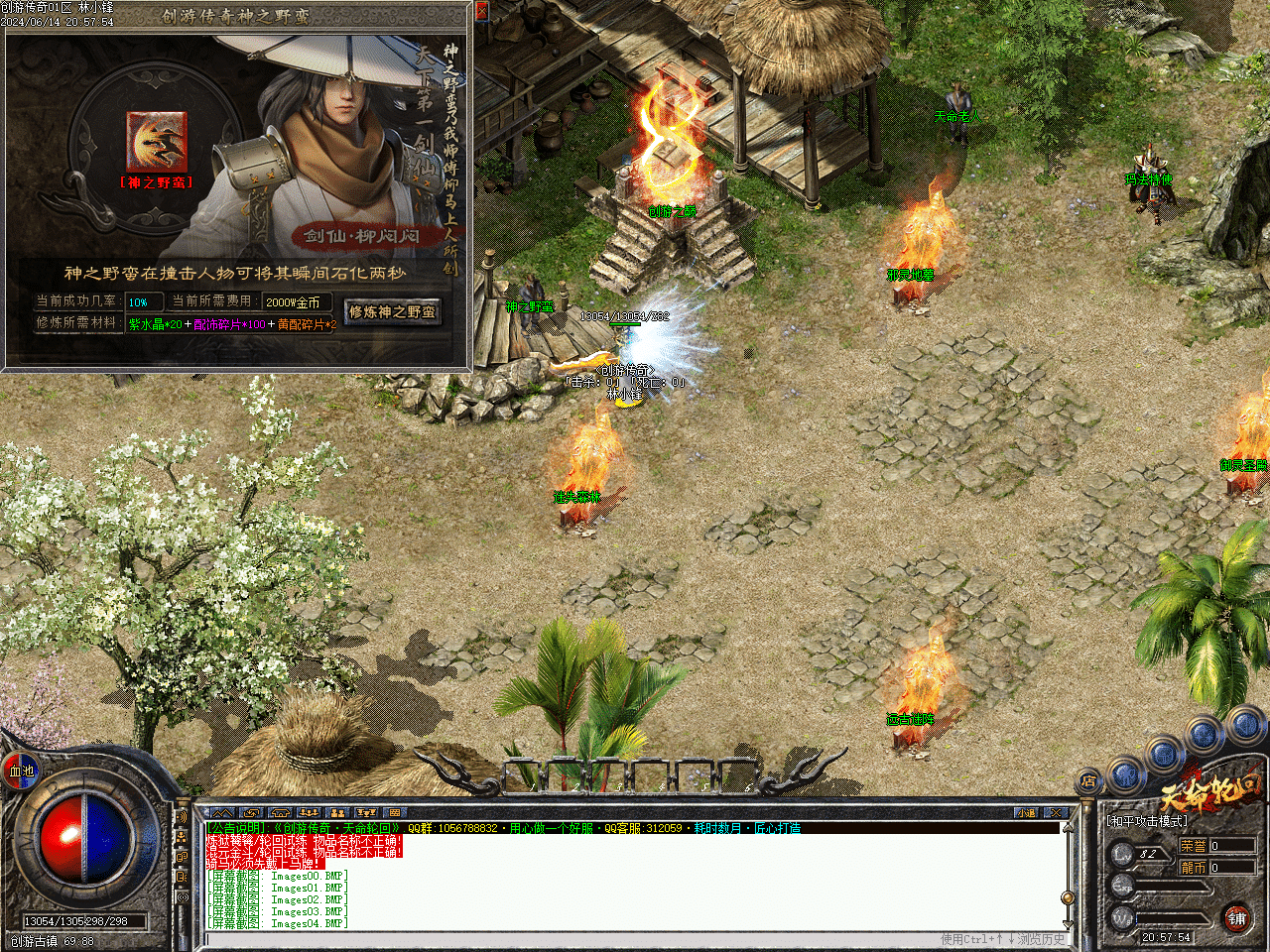Screen dimensions: 1270x952
Task: Select the 神之野蛮 skill icon
Action: point(156,141)
